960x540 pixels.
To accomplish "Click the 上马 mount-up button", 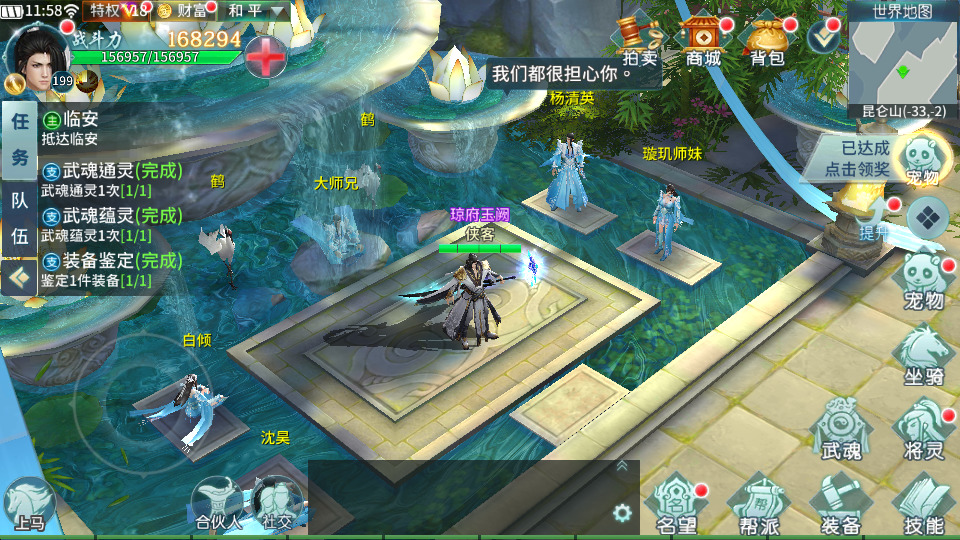I will pyautogui.click(x=28, y=505).
